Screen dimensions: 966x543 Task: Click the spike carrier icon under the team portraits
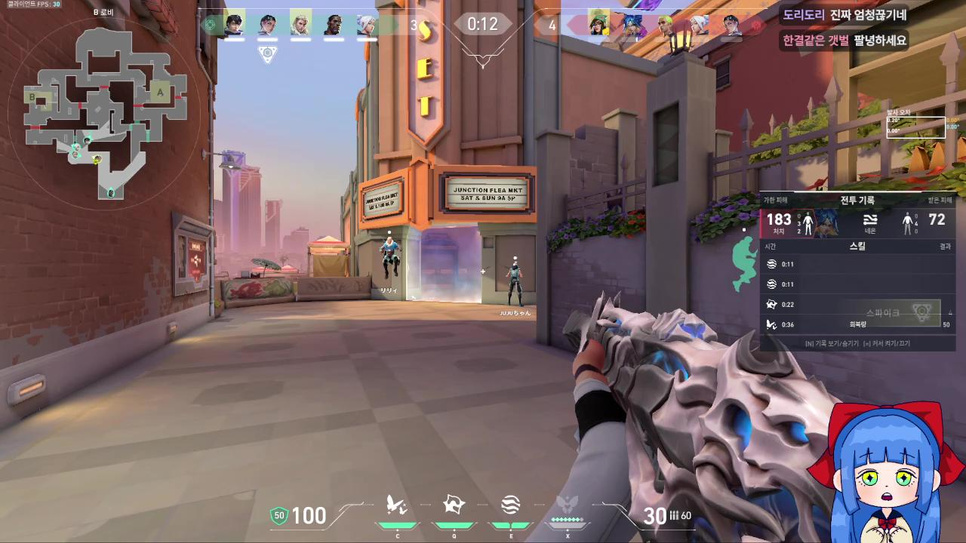coord(267,53)
